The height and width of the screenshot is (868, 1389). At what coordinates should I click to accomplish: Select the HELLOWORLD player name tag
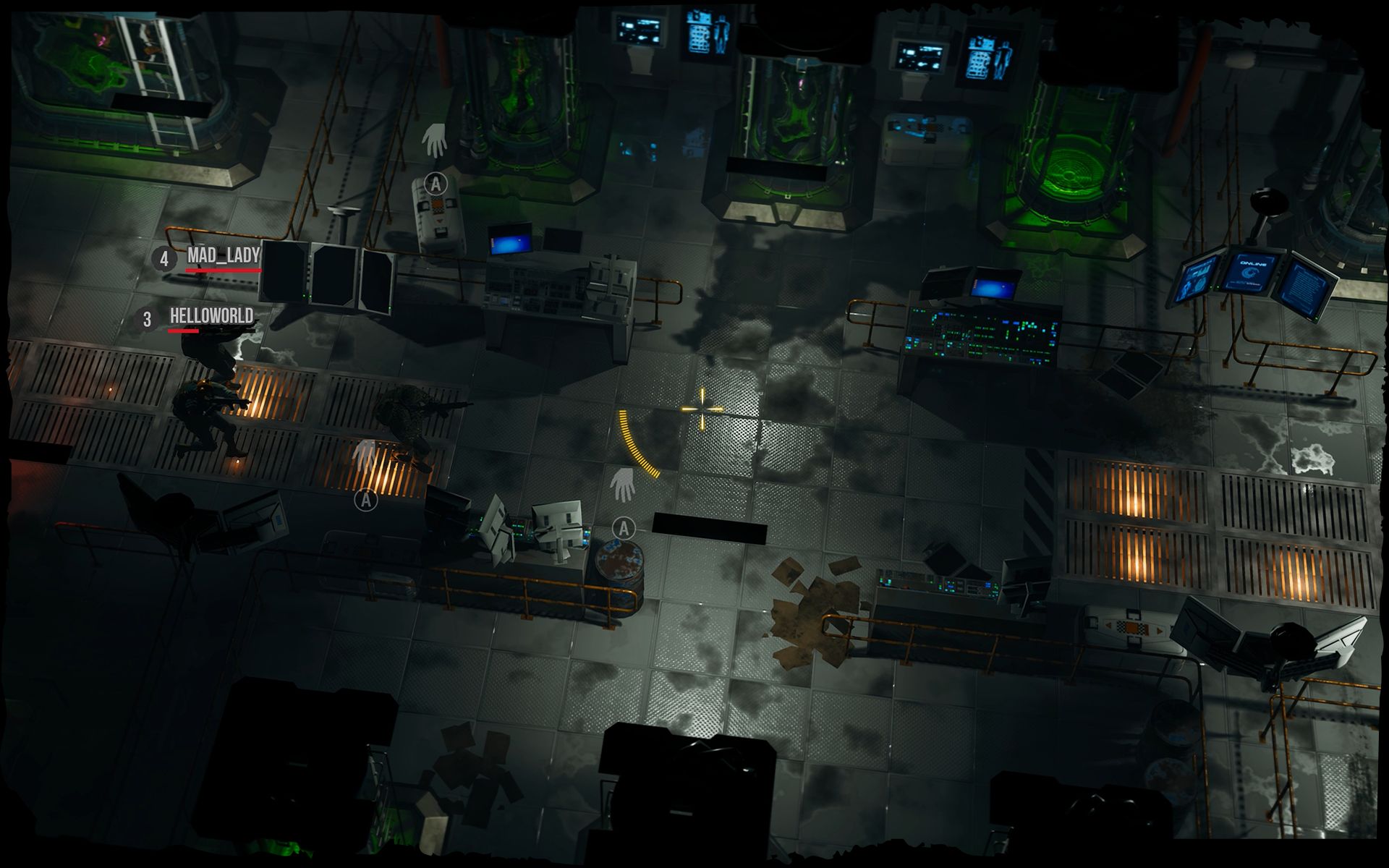(x=211, y=316)
